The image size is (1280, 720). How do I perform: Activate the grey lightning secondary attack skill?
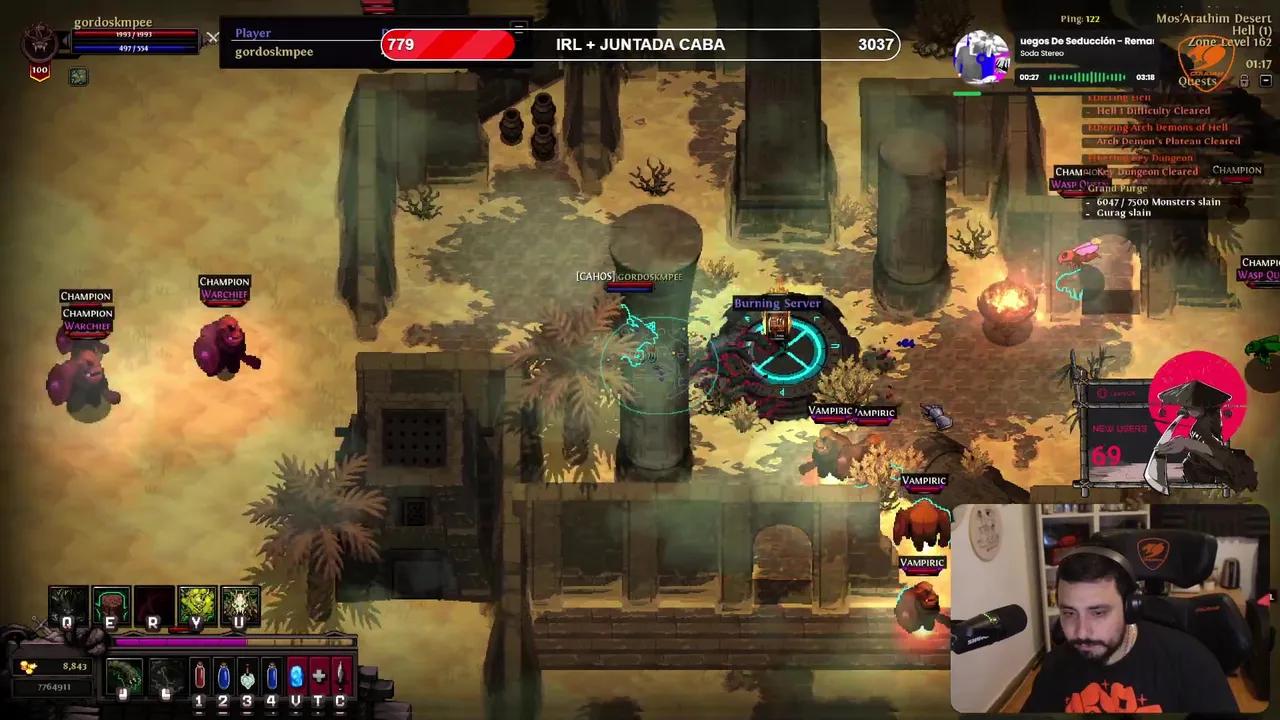click(x=166, y=677)
